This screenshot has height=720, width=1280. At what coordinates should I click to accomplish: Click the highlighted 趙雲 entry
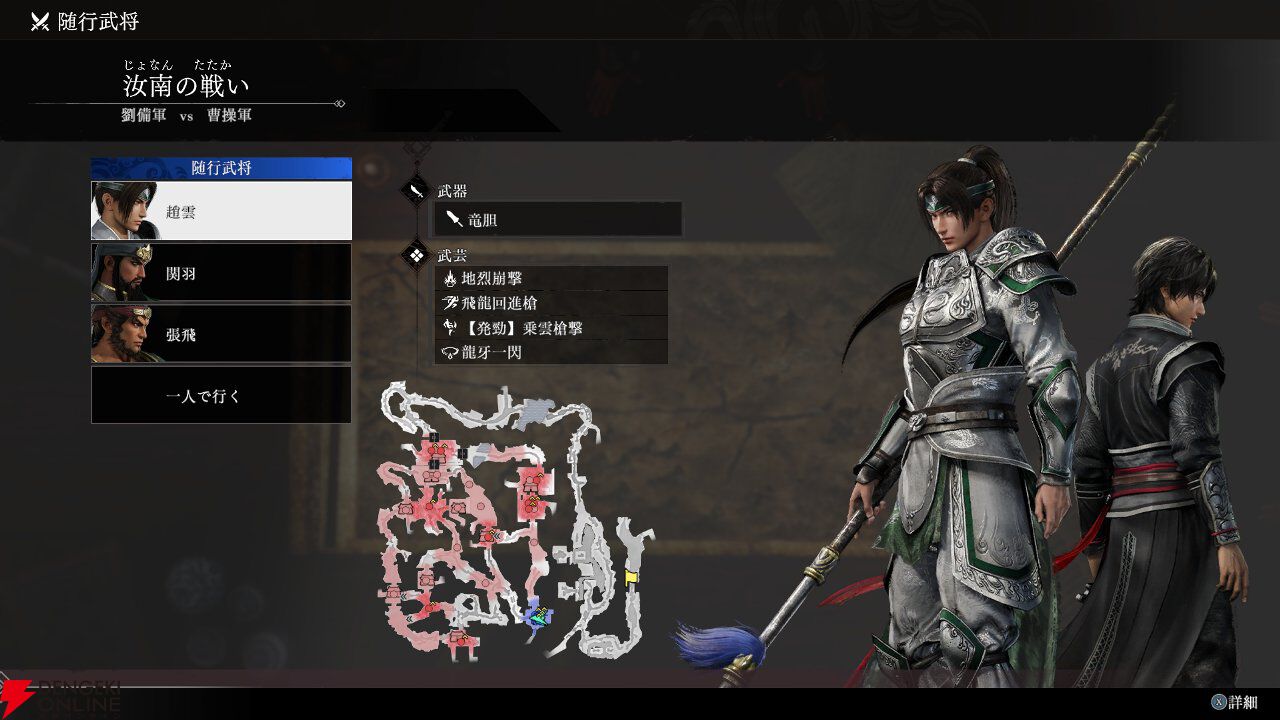pyautogui.click(x=220, y=210)
